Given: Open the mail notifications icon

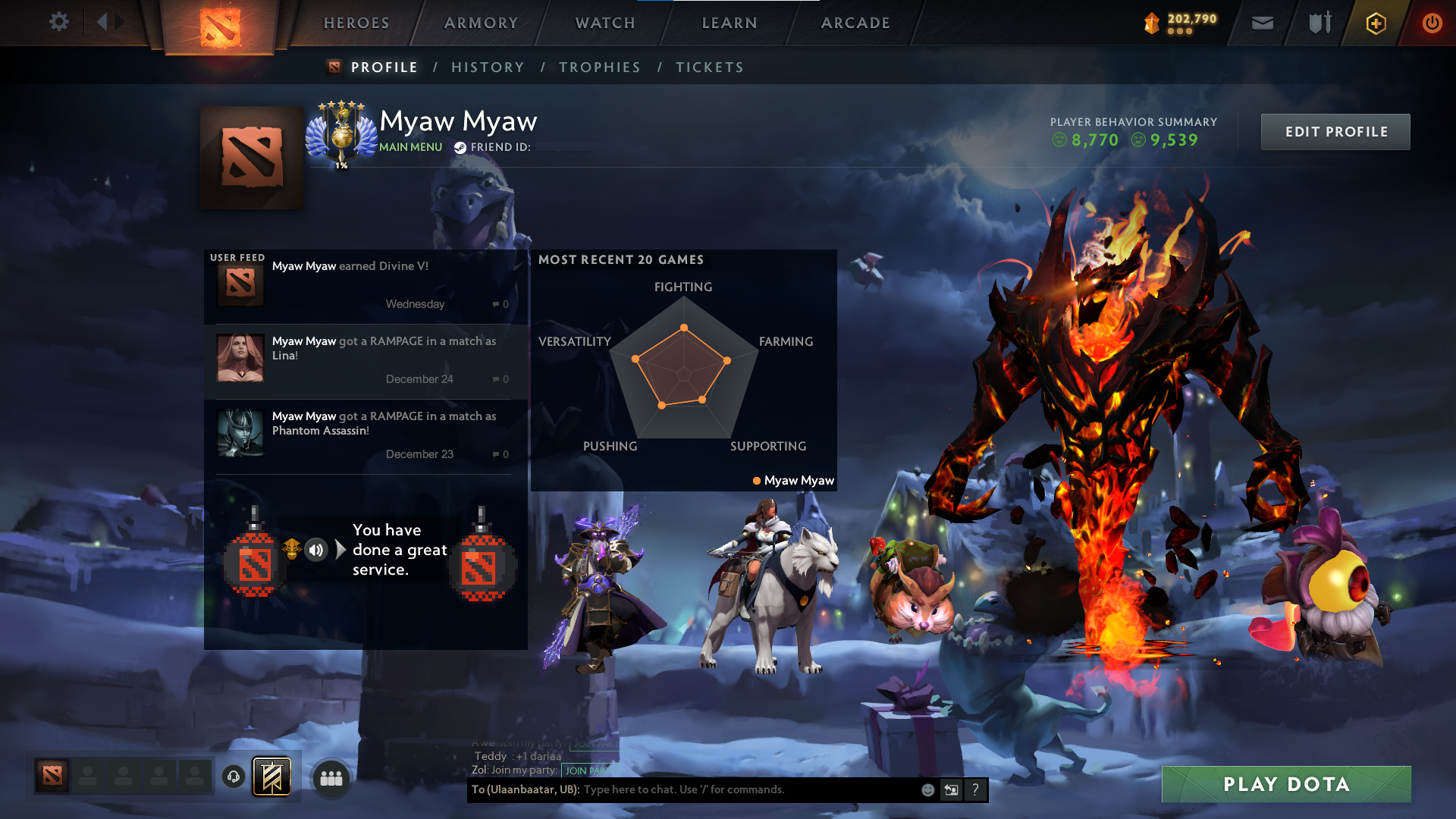Looking at the screenshot, I should point(1262,23).
